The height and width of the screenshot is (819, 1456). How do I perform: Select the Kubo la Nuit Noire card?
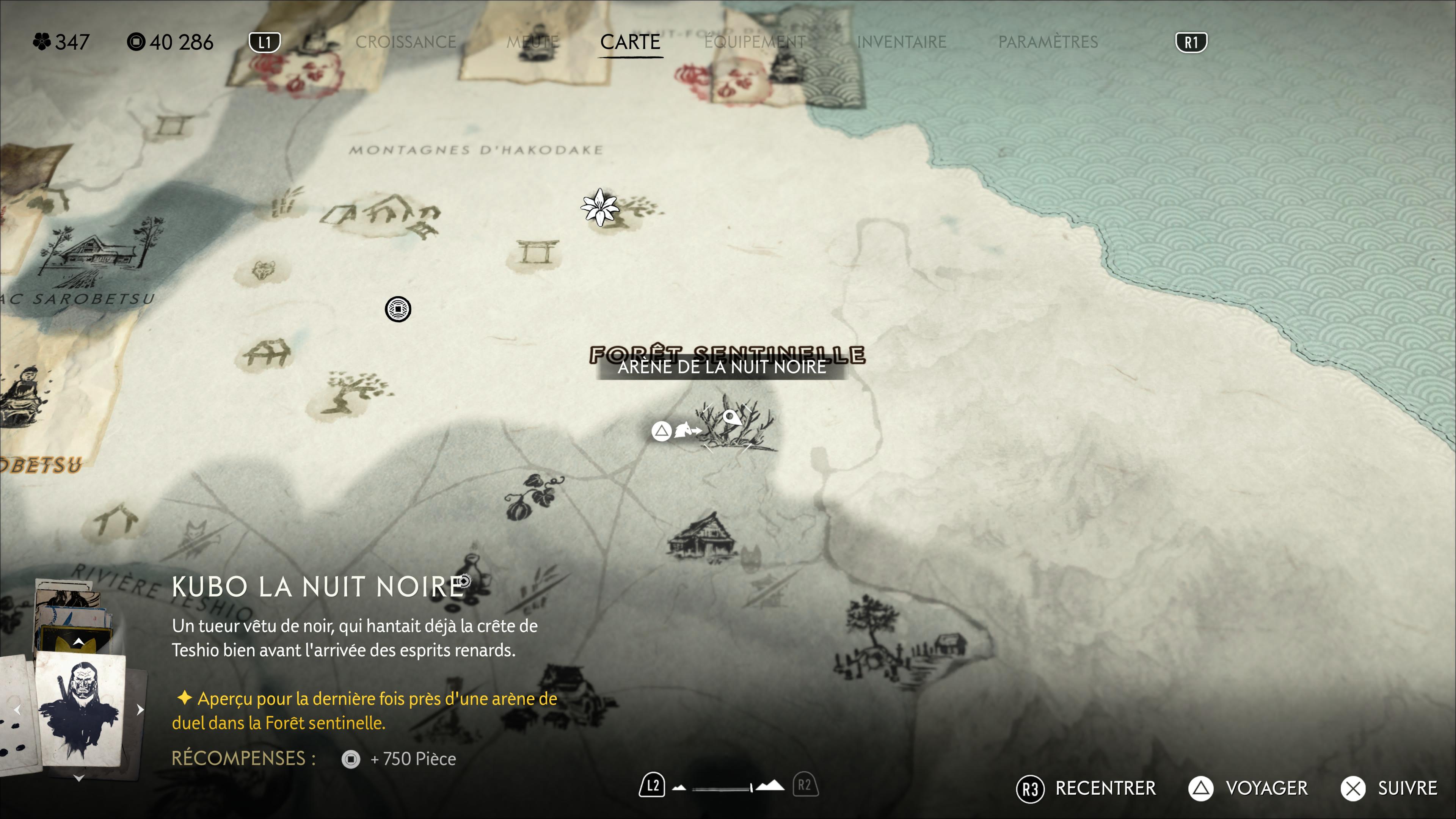80,709
